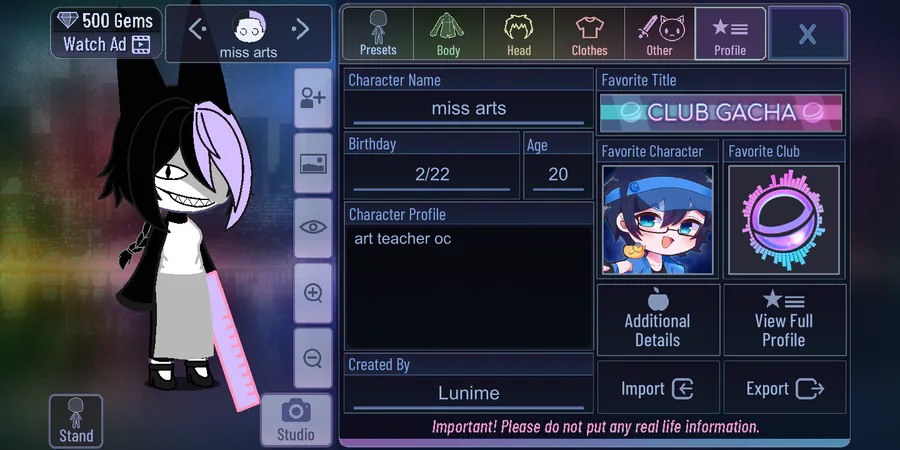Click Watch Ad for gems
Viewport: 900px width, 450px height.
coord(106,44)
